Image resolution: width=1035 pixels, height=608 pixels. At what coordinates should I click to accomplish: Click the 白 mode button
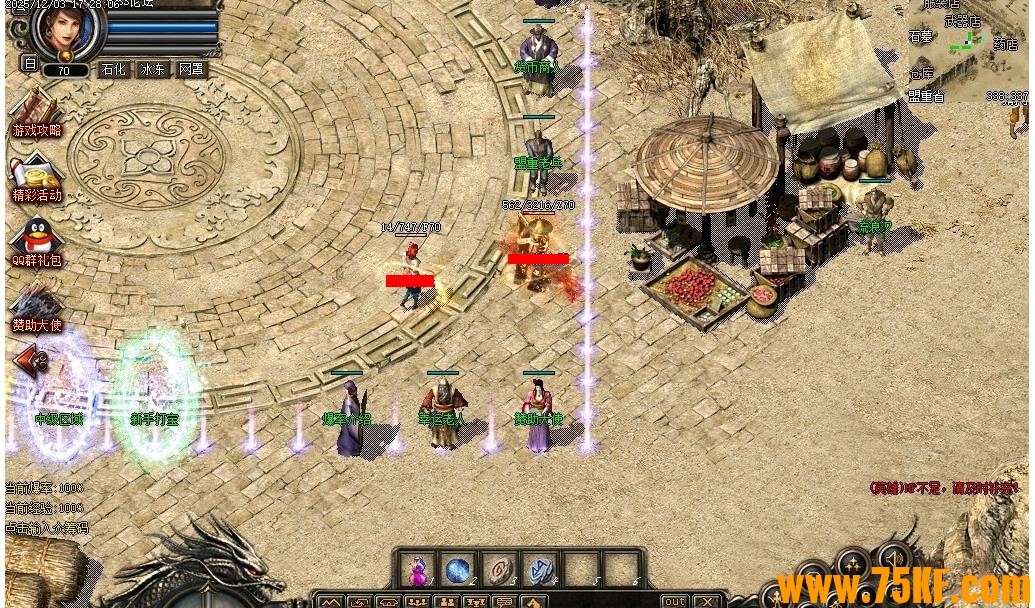(29, 63)
